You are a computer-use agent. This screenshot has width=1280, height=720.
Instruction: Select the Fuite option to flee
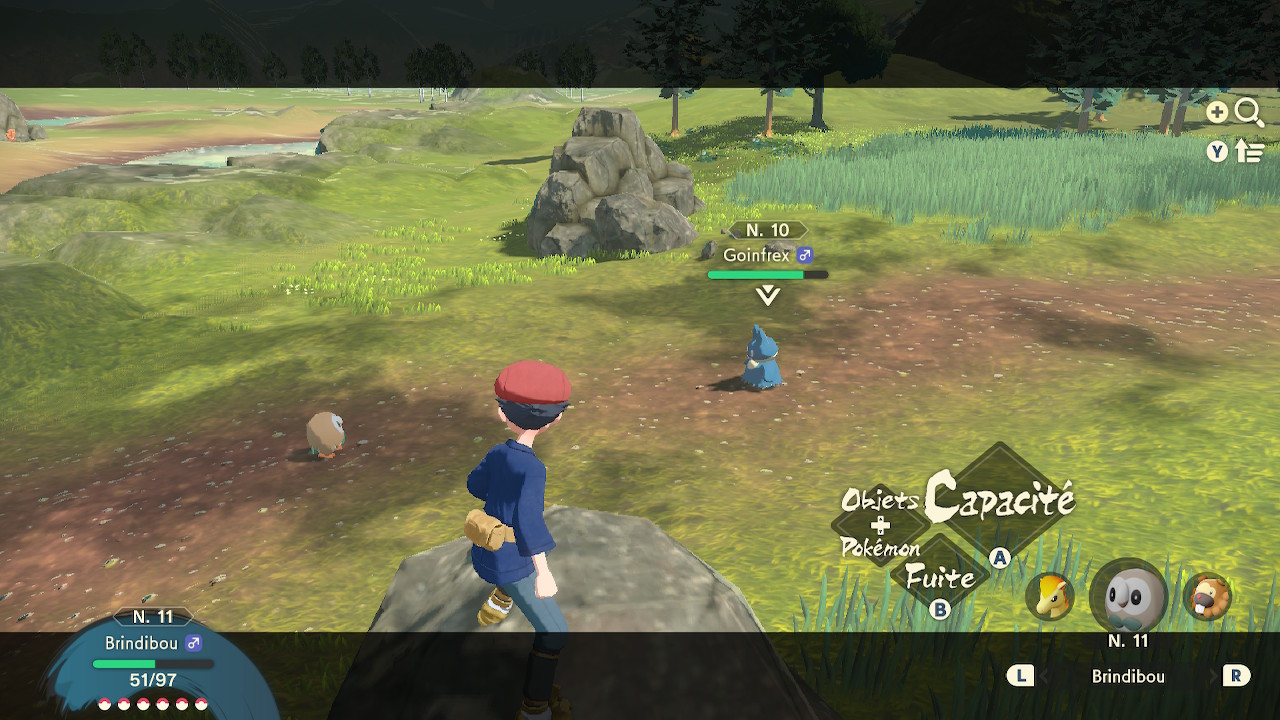coord(940,577)
